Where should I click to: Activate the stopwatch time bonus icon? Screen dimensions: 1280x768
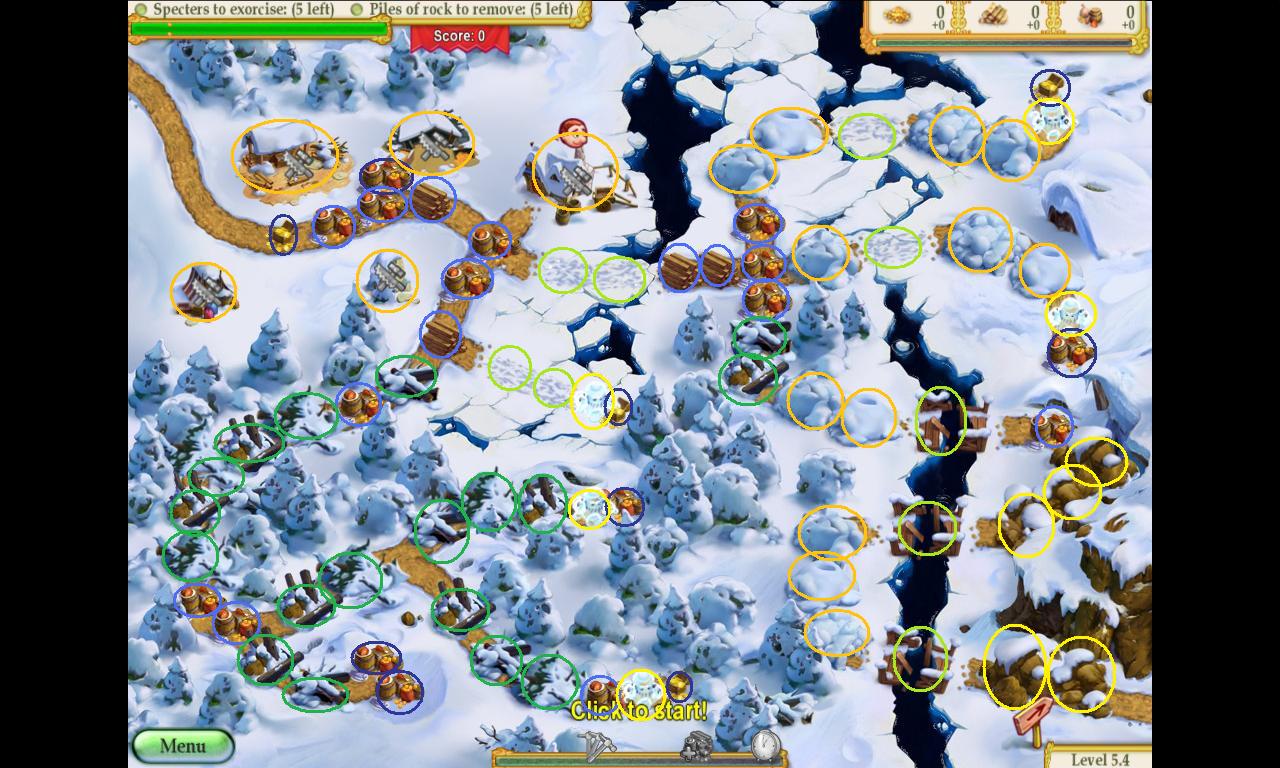pos(765,745)
